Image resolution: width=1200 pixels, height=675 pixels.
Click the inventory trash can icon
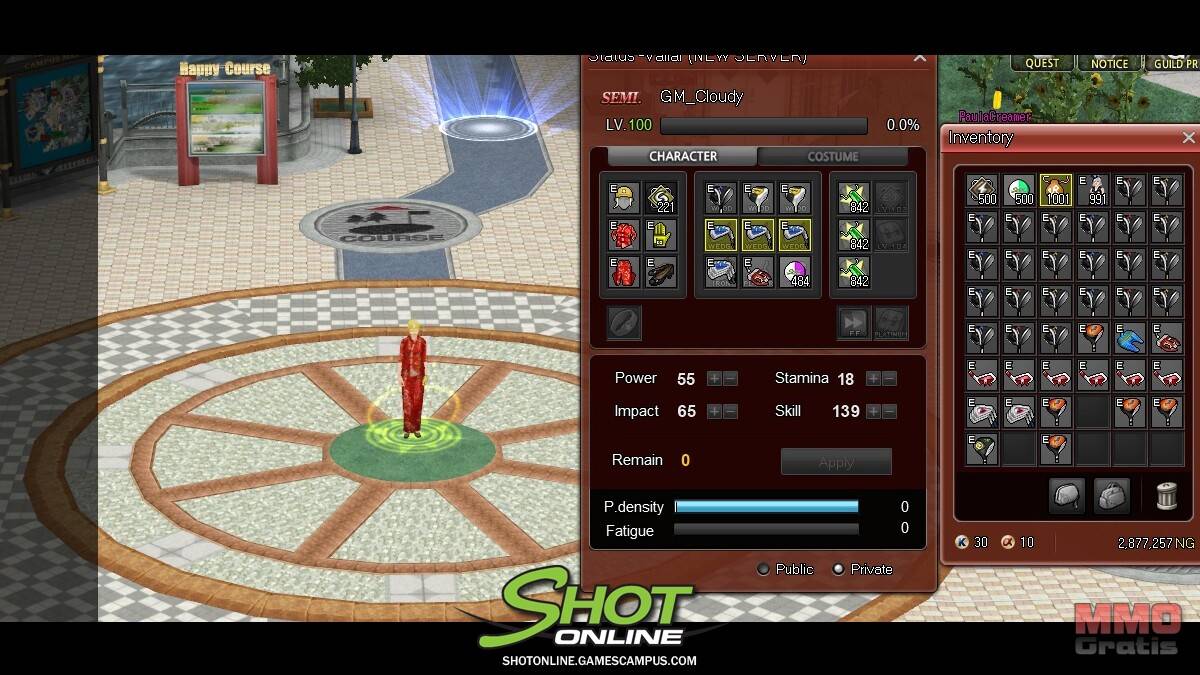[x=1166, y=495]
